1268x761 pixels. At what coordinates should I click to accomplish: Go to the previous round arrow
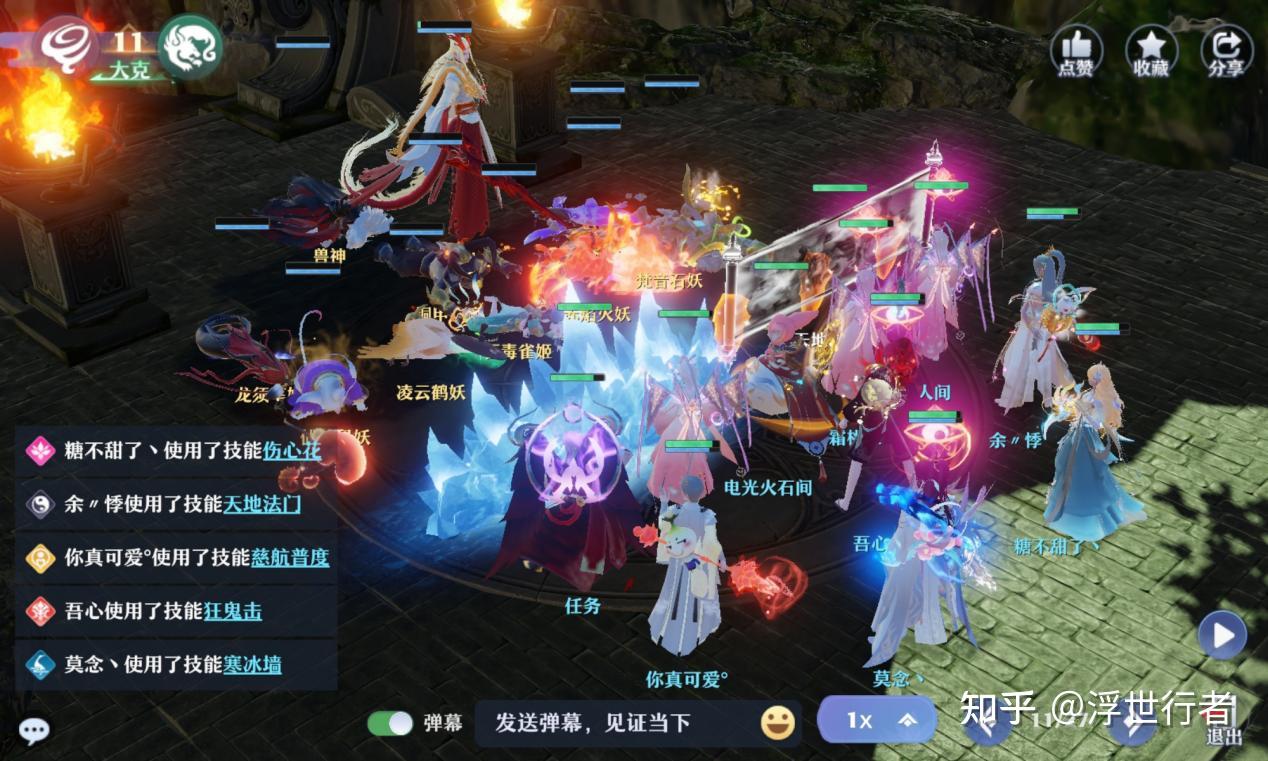click(986, 724)
